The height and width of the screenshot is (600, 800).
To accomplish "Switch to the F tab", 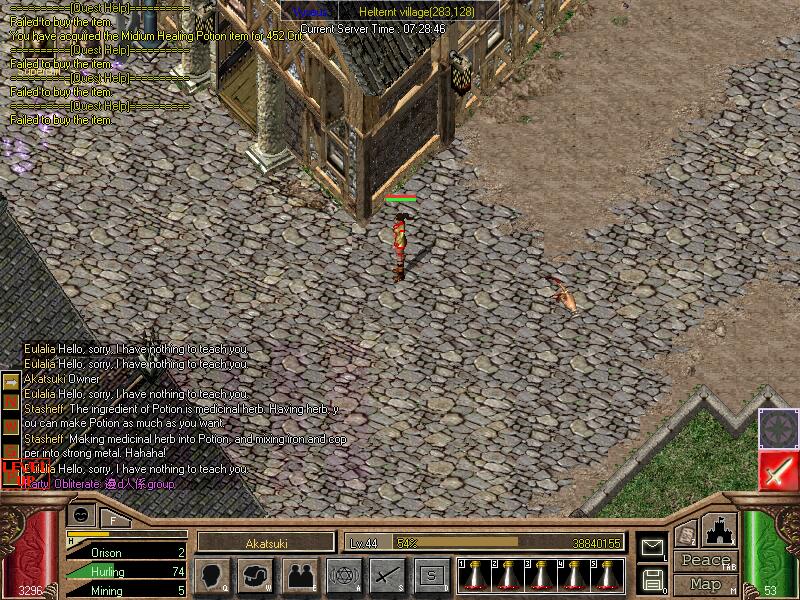I will coord(113,519).
